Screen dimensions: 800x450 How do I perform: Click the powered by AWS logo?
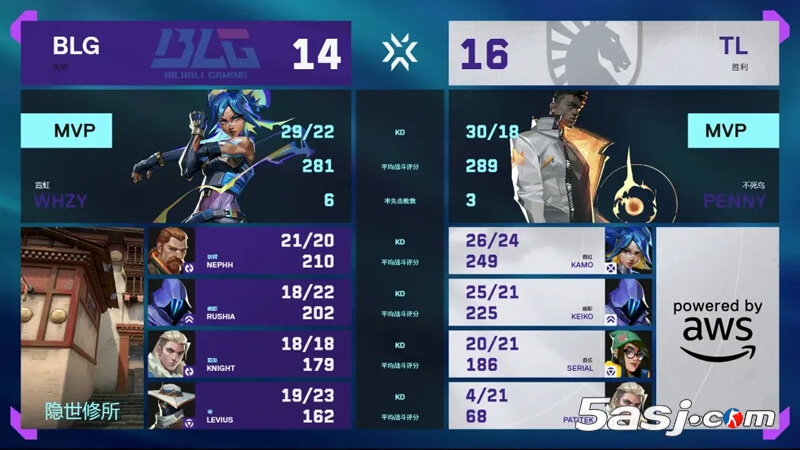(x=717, y=328)
